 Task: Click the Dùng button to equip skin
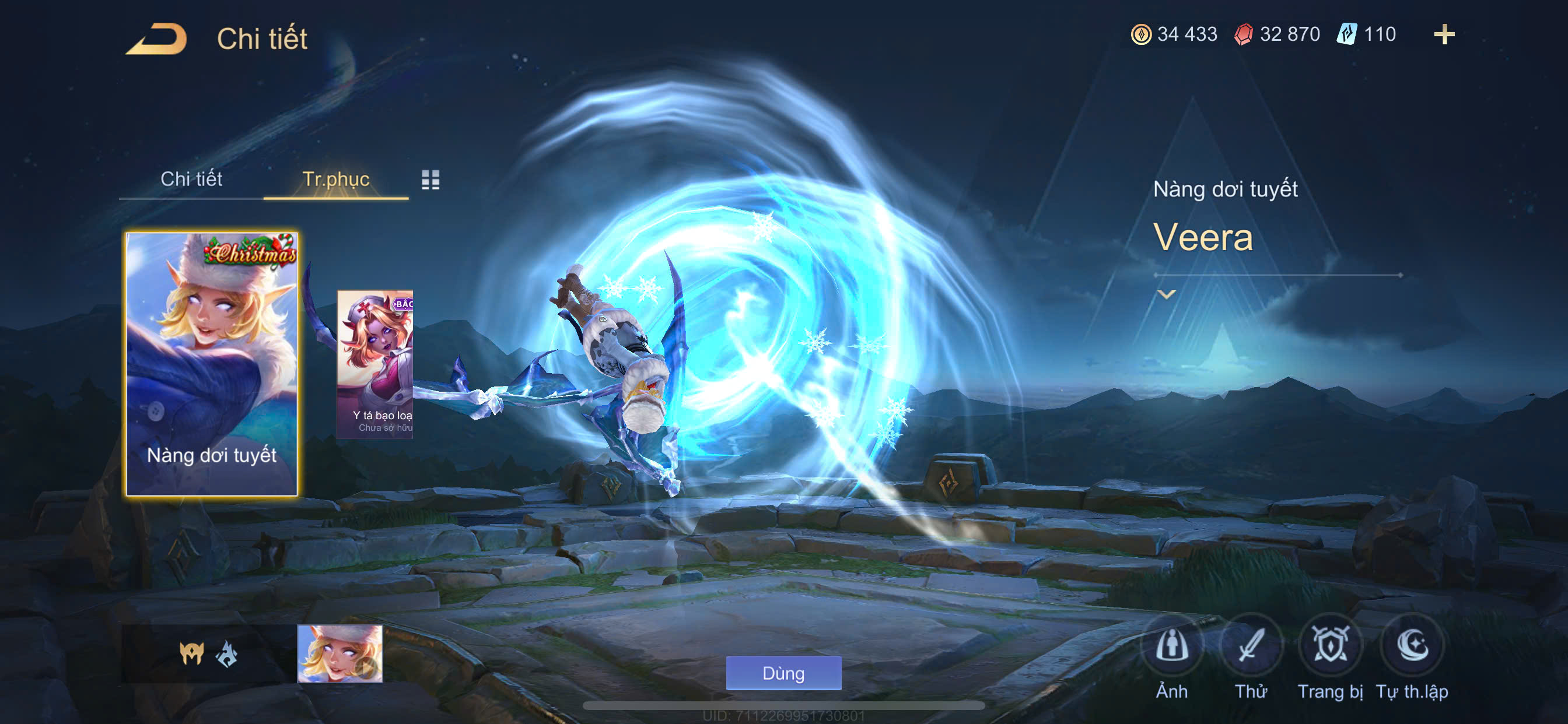coord(783,673)
